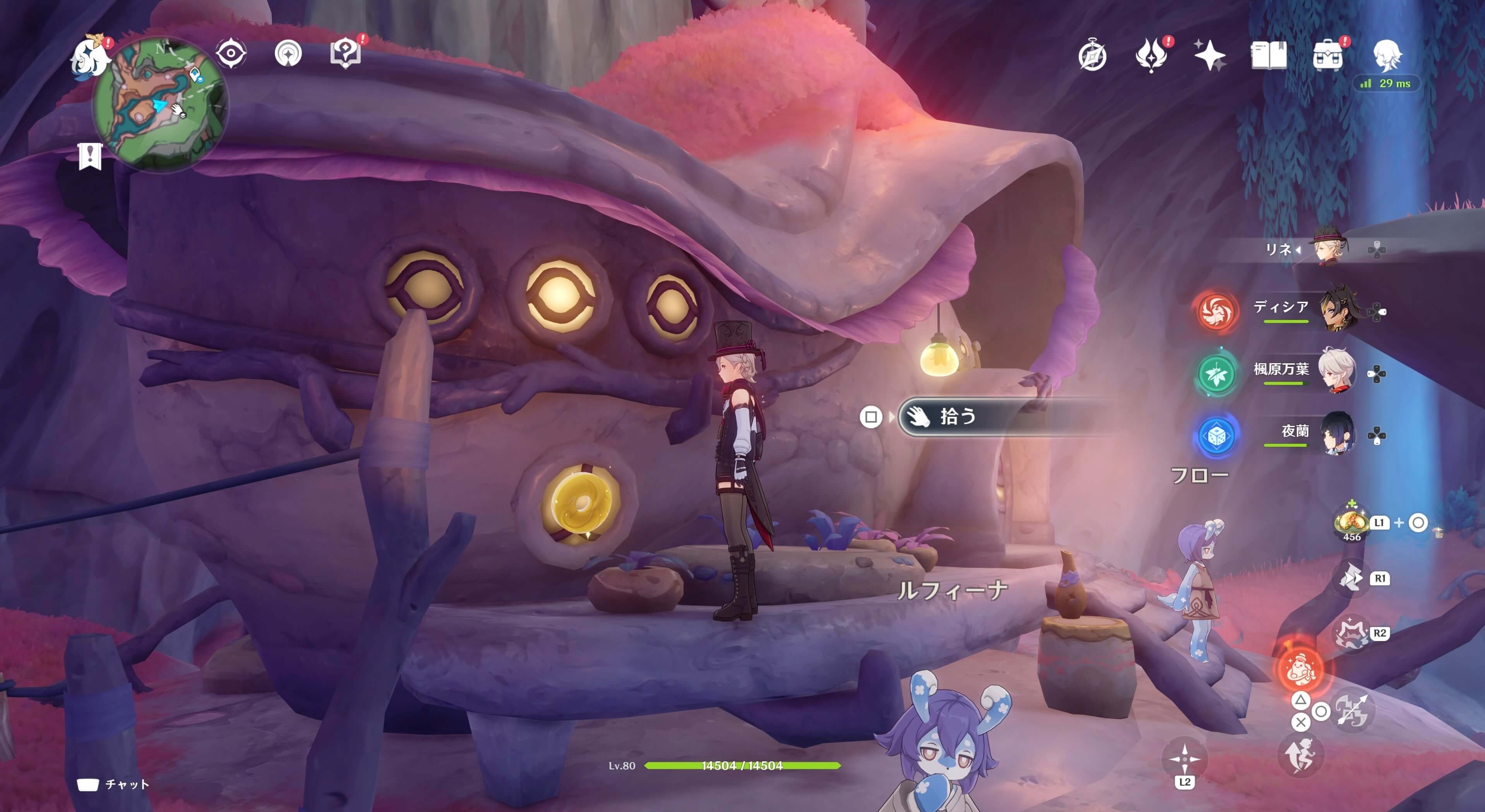Toggle the elemental sight eye icon

[x=231, y=54]
